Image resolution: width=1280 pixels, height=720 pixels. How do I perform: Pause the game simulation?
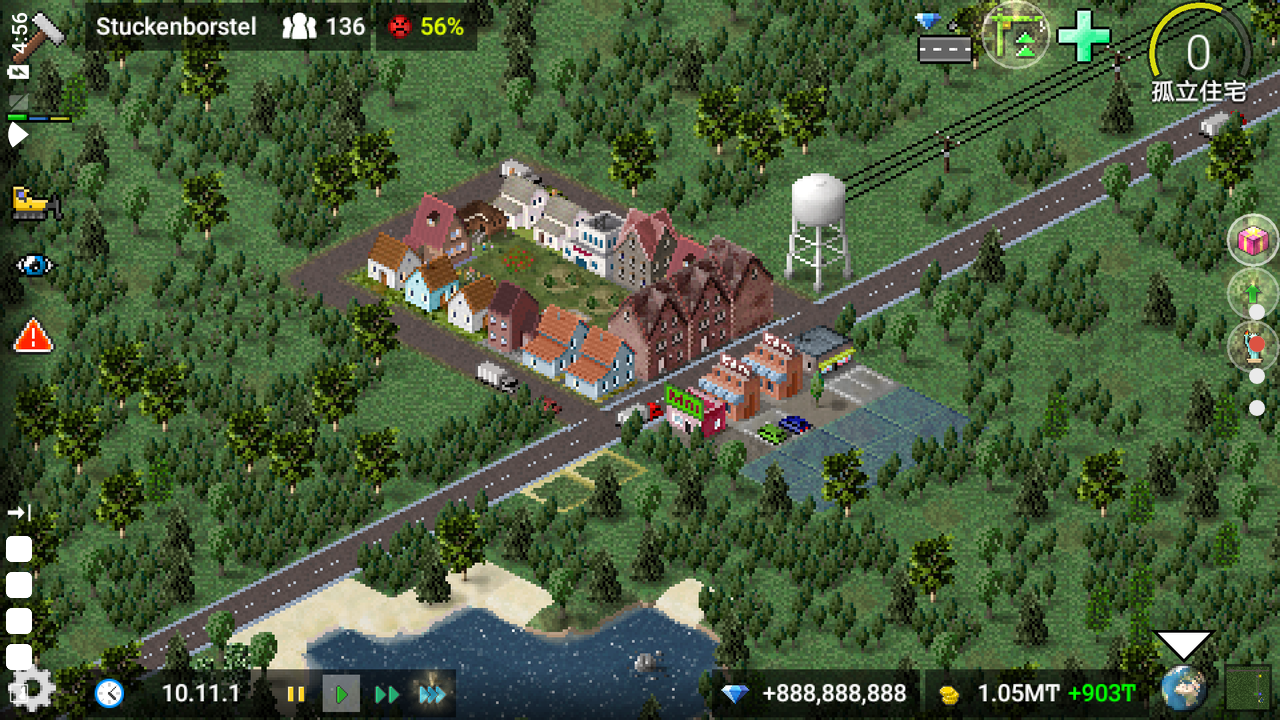pyautogui.click(x=295, y=694)
